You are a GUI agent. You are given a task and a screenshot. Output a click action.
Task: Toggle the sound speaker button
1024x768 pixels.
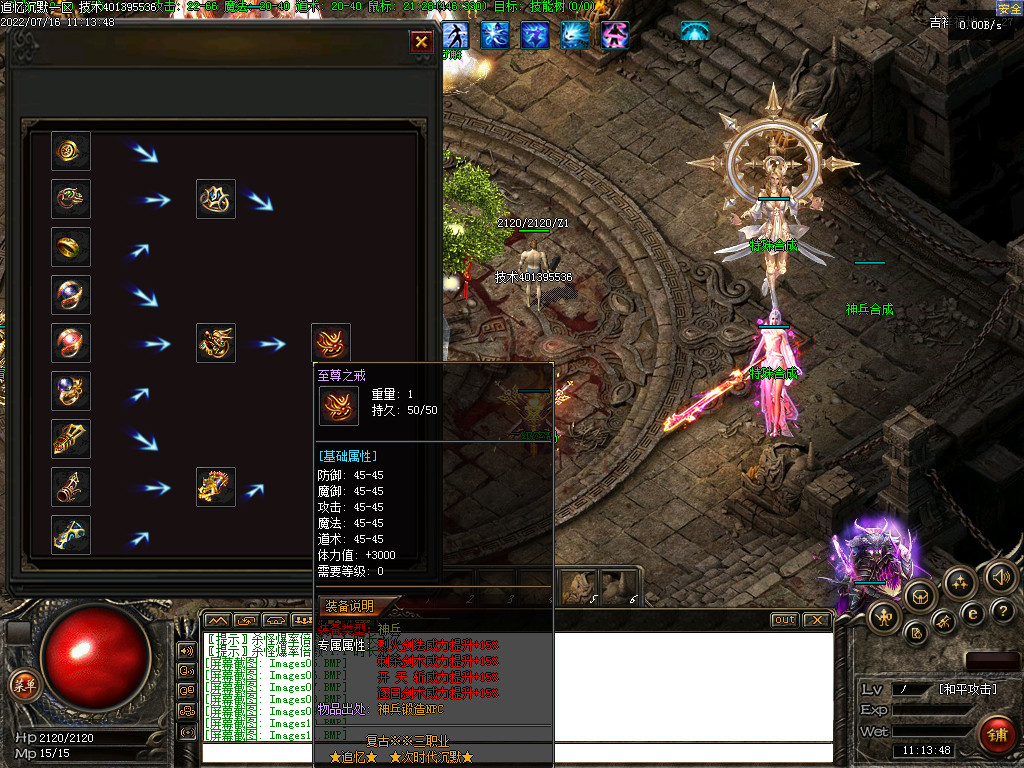tap(1000, 577)
